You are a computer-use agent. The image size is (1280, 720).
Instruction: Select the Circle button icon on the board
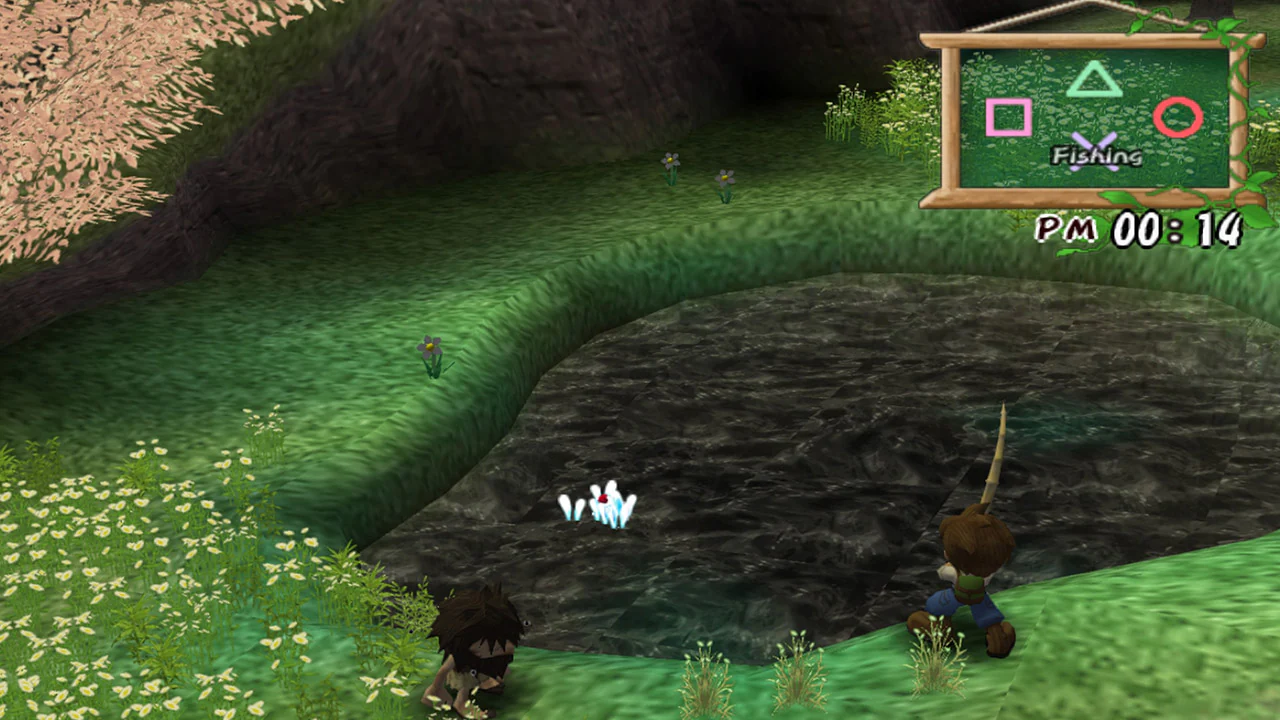[x=1178, y=118]
